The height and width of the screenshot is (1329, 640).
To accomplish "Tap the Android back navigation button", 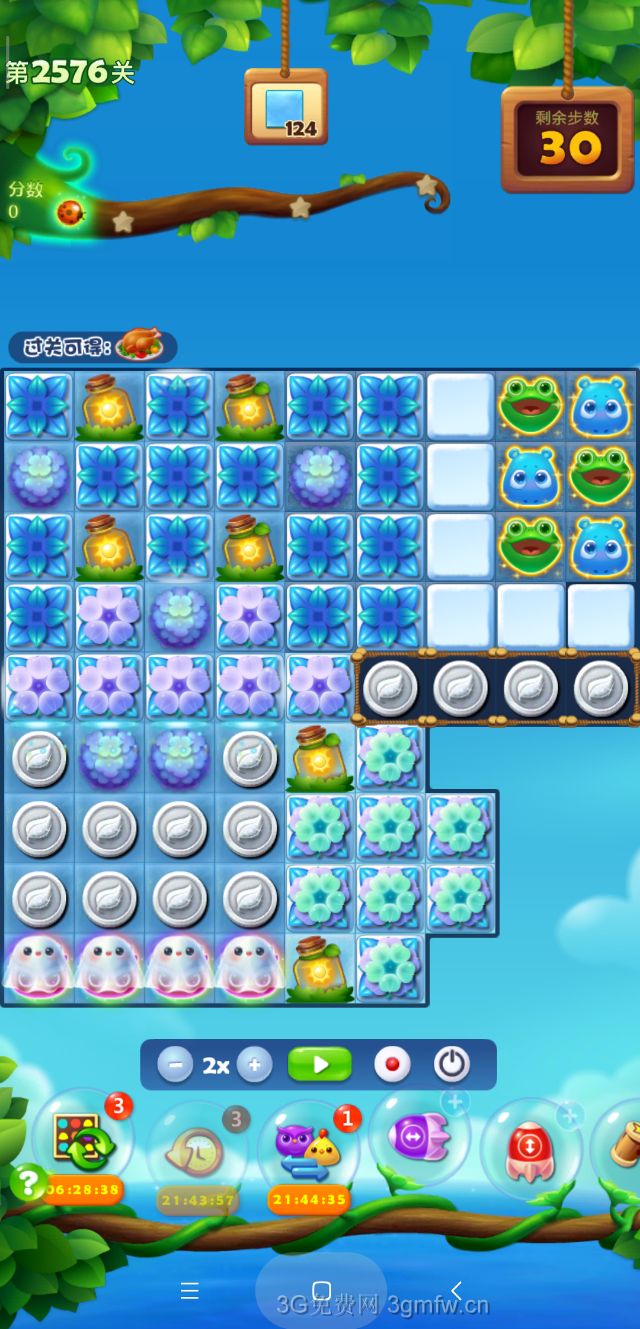I will [x=456, y=1290].
